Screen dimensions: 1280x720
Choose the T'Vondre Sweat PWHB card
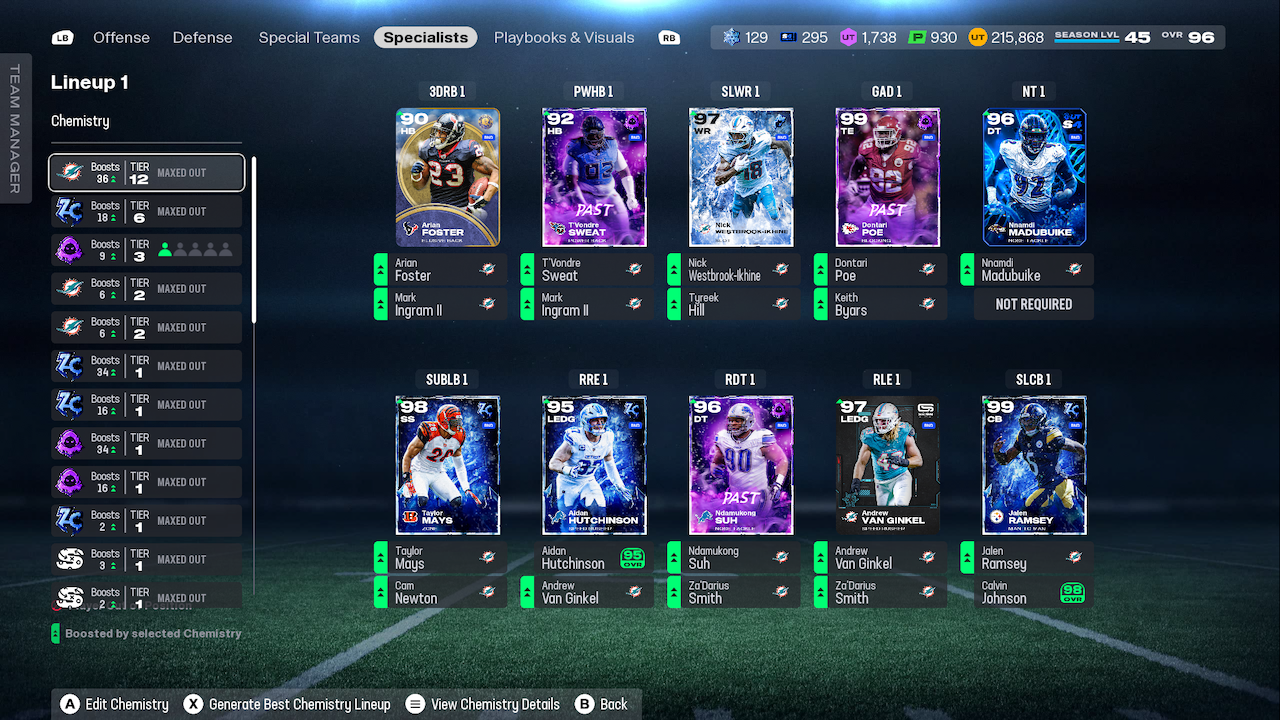point(594,177)
